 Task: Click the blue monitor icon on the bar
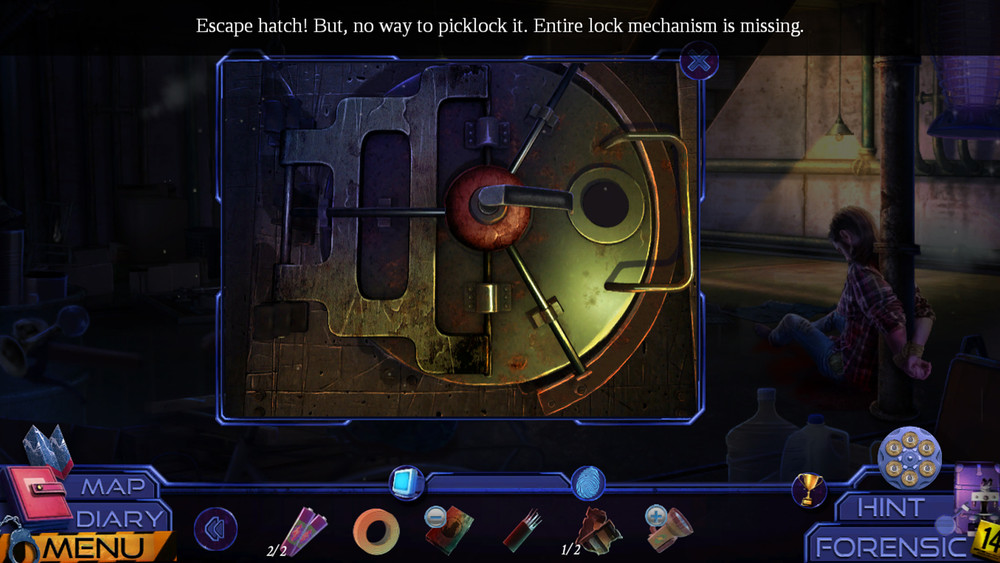(405, 483)
